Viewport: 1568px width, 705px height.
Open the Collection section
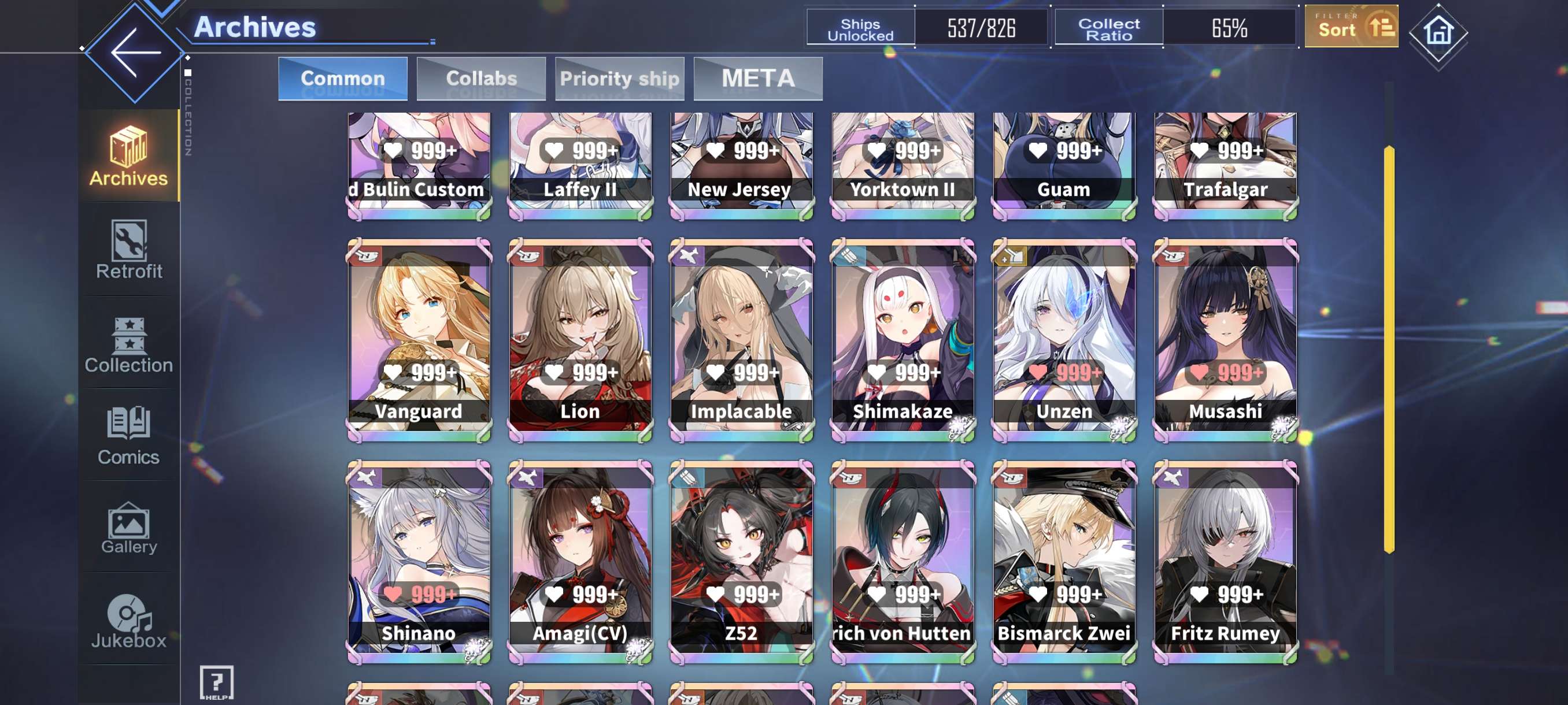pyautogui.click(x=129, y=344)
